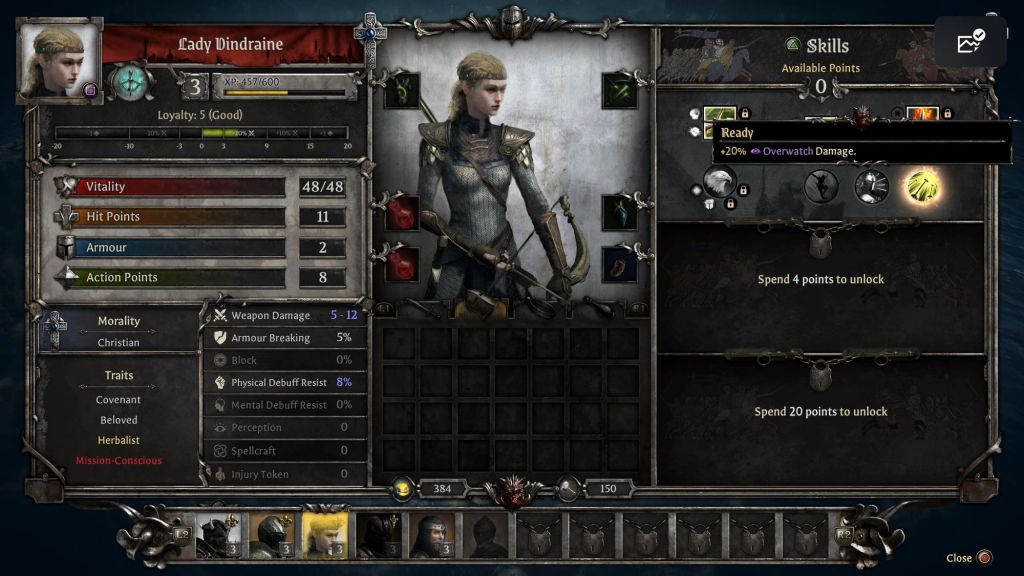Open the chart overlay icon
The height and width of the screenshot is (576, 1024).
click(970, 42)
